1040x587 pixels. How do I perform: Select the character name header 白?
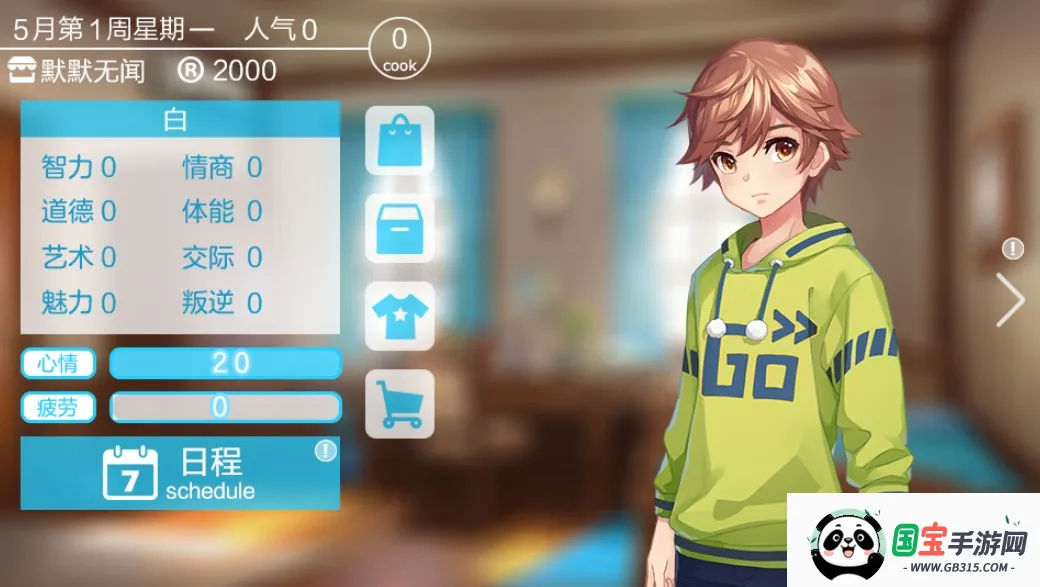point(180,121)
